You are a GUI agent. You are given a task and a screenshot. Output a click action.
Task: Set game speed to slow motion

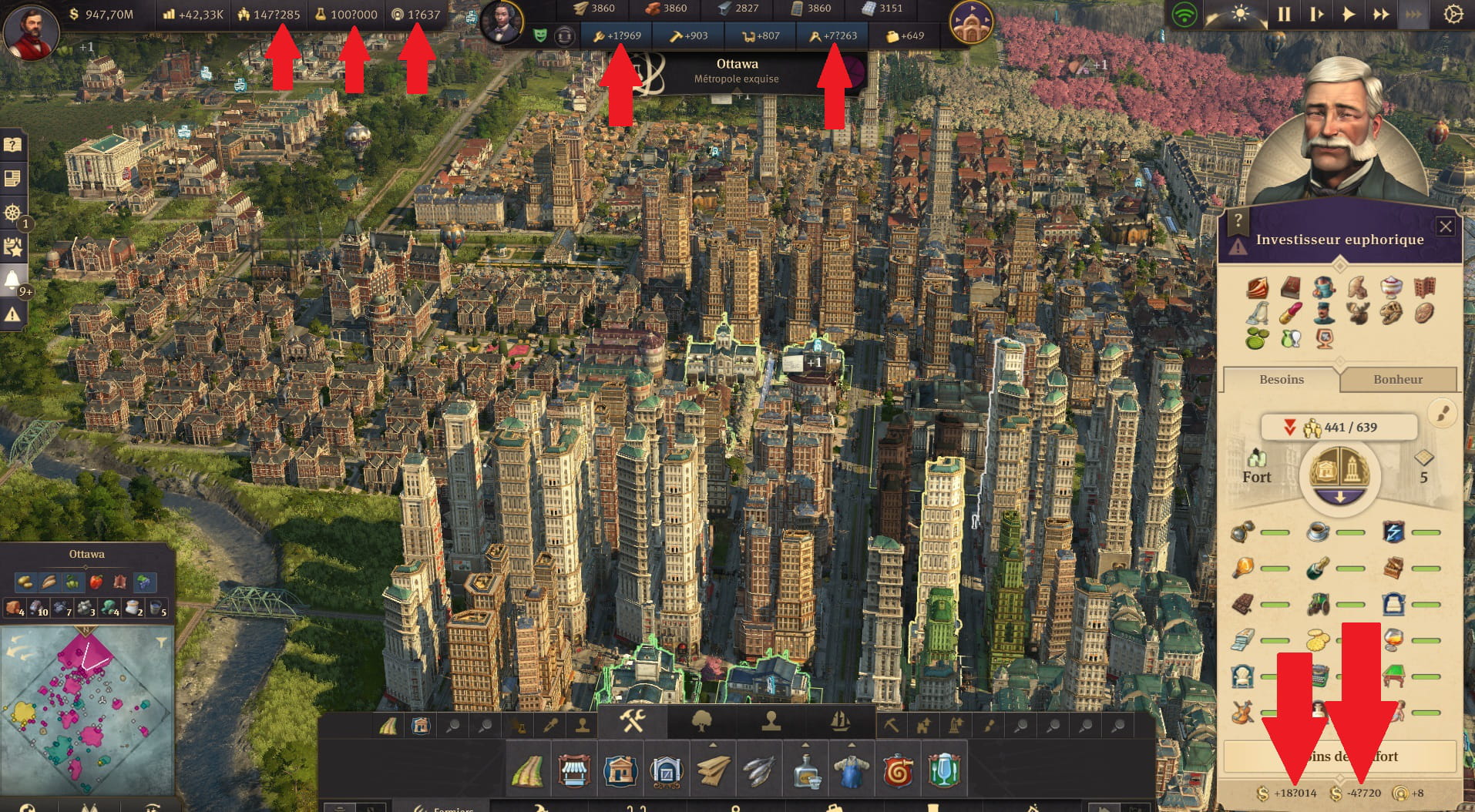tap(1315, 14)
